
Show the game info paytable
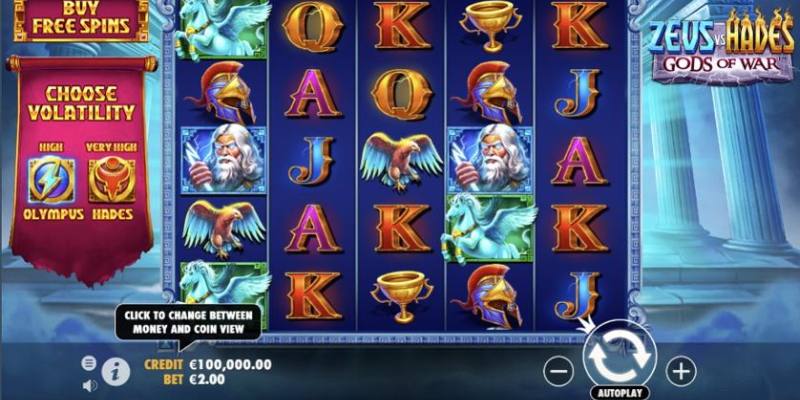(116, 370)
